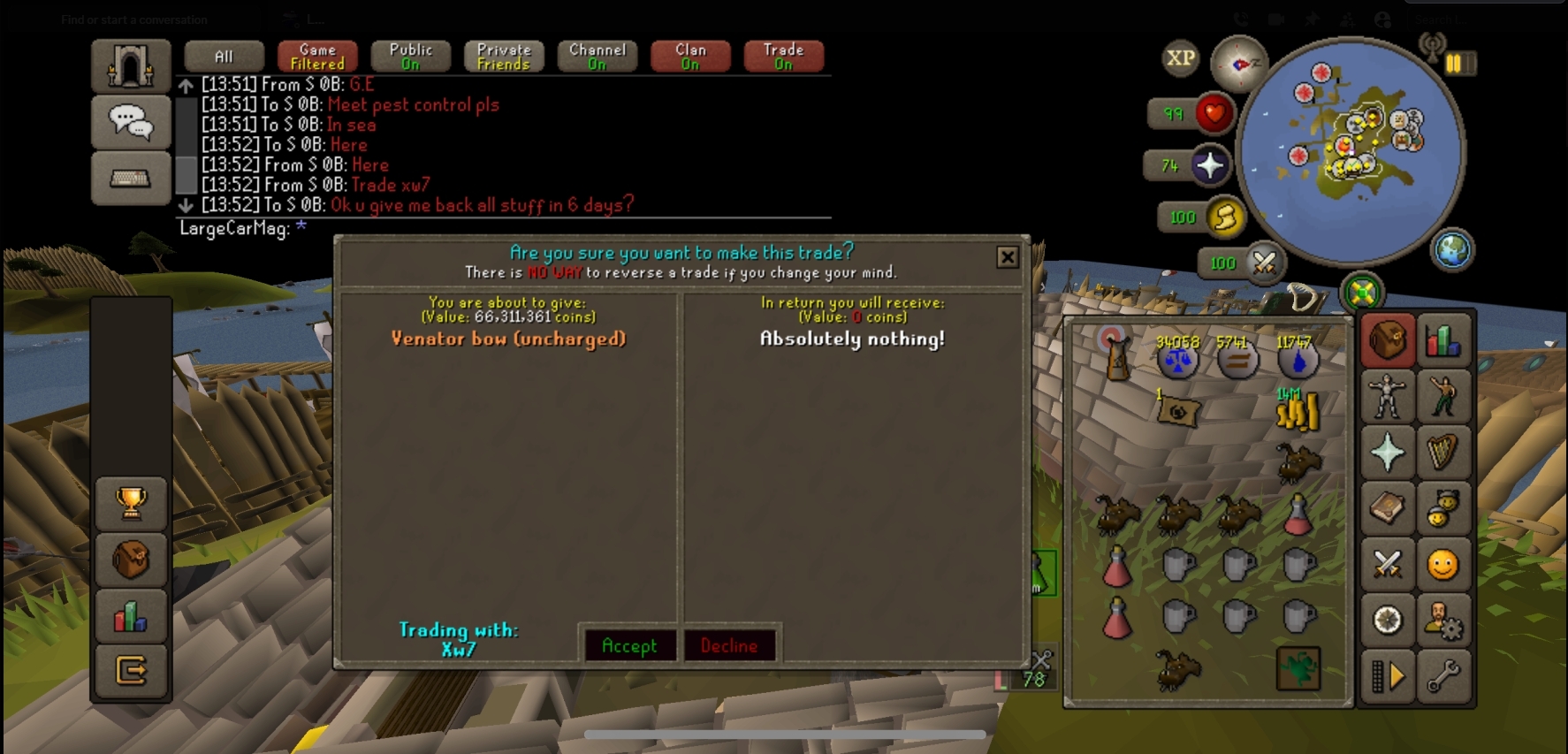The height and width of the screenshot is (754, 1568).
Task: Switch to the Channel chat tab
Action: point(598,57)
